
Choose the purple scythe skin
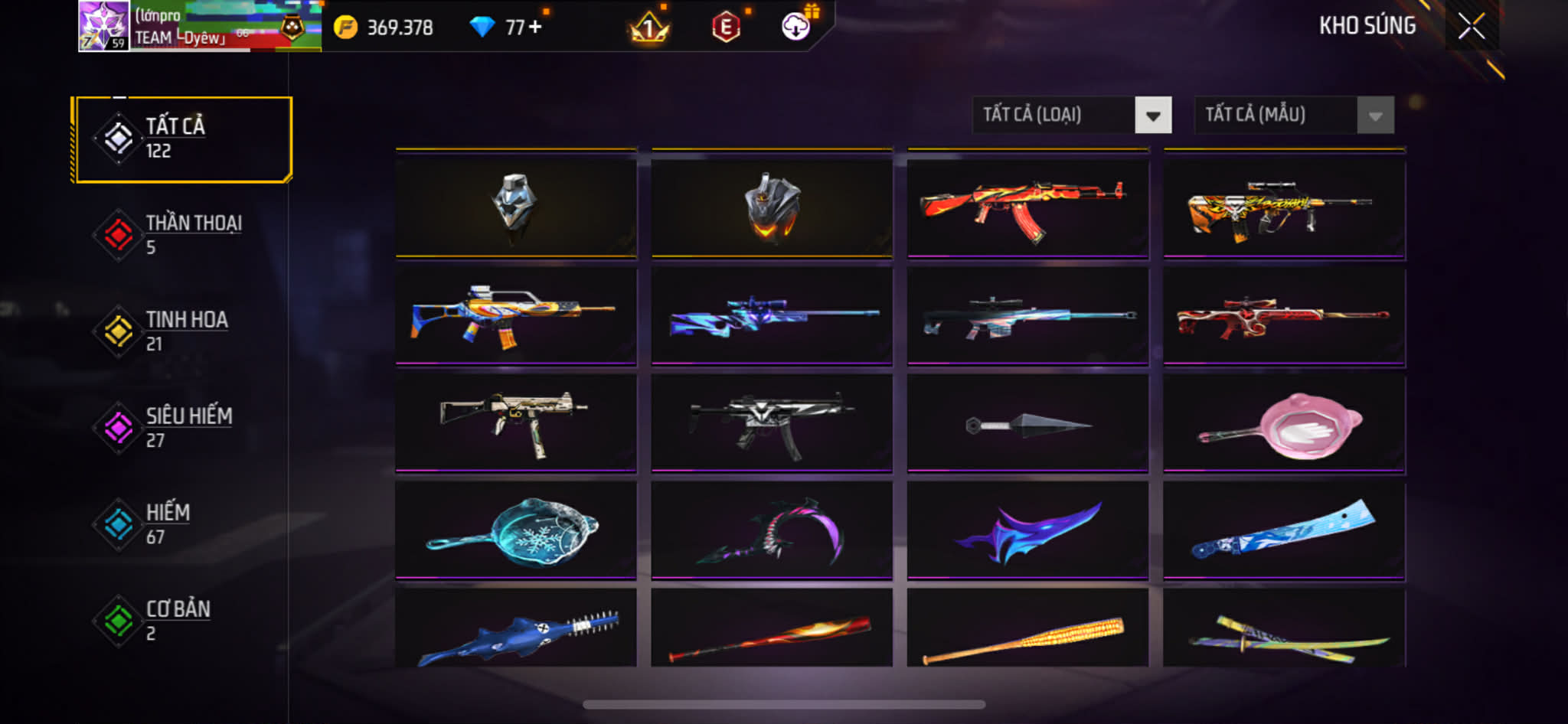point(772,530)
